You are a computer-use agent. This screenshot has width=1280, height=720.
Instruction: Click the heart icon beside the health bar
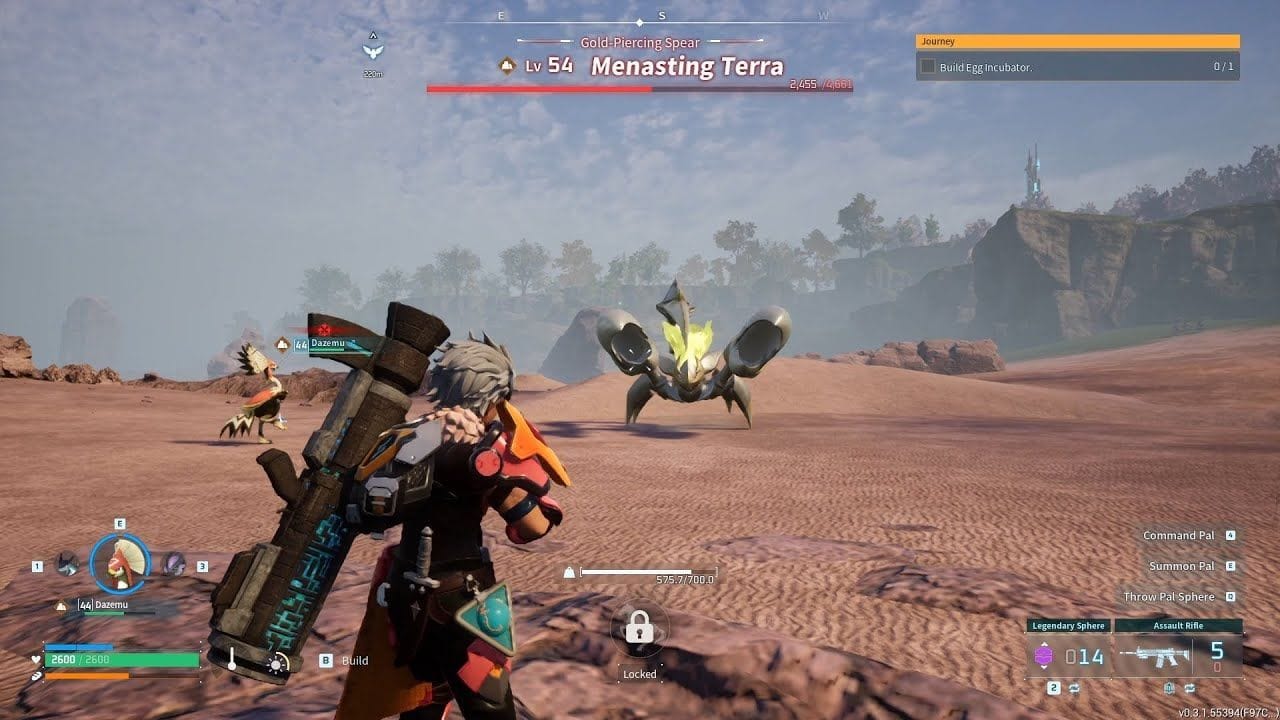[36, 659]
